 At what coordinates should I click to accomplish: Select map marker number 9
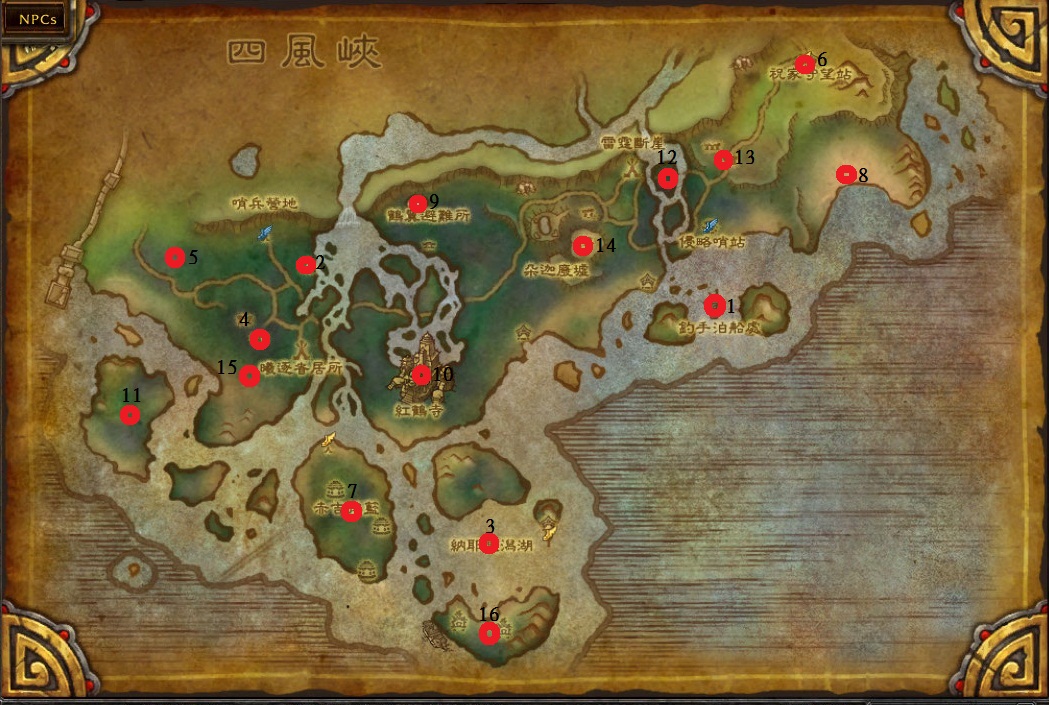click(x=418, y=204)
